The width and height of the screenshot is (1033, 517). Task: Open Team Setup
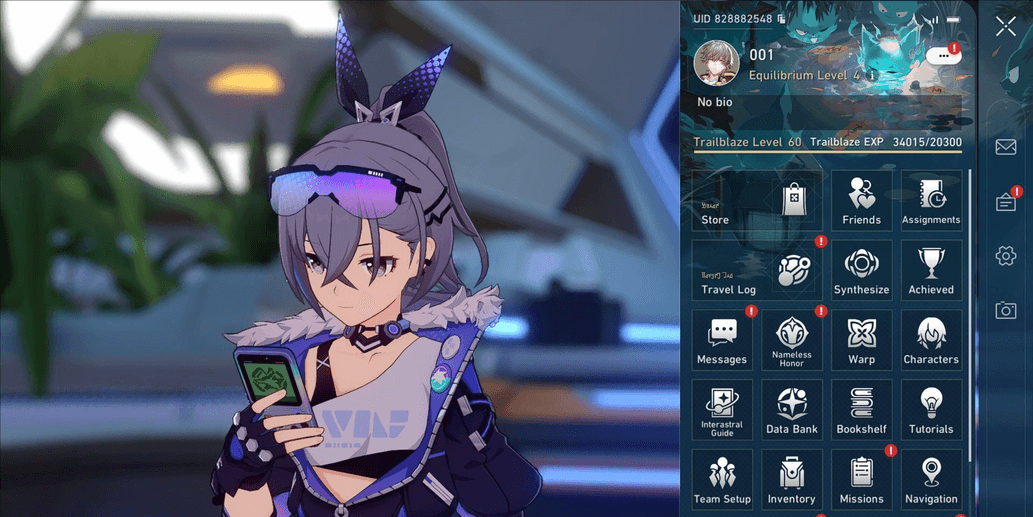tap(722, 481)
